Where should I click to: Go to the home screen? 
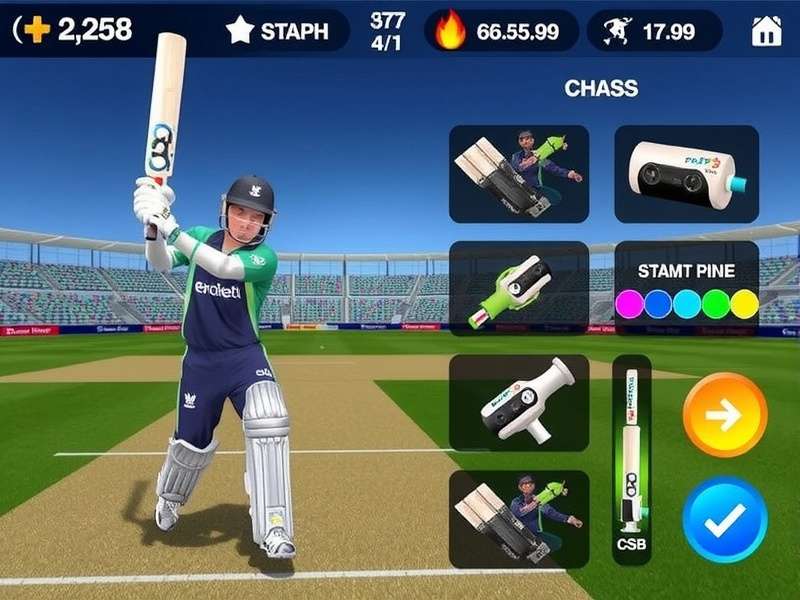766,31
